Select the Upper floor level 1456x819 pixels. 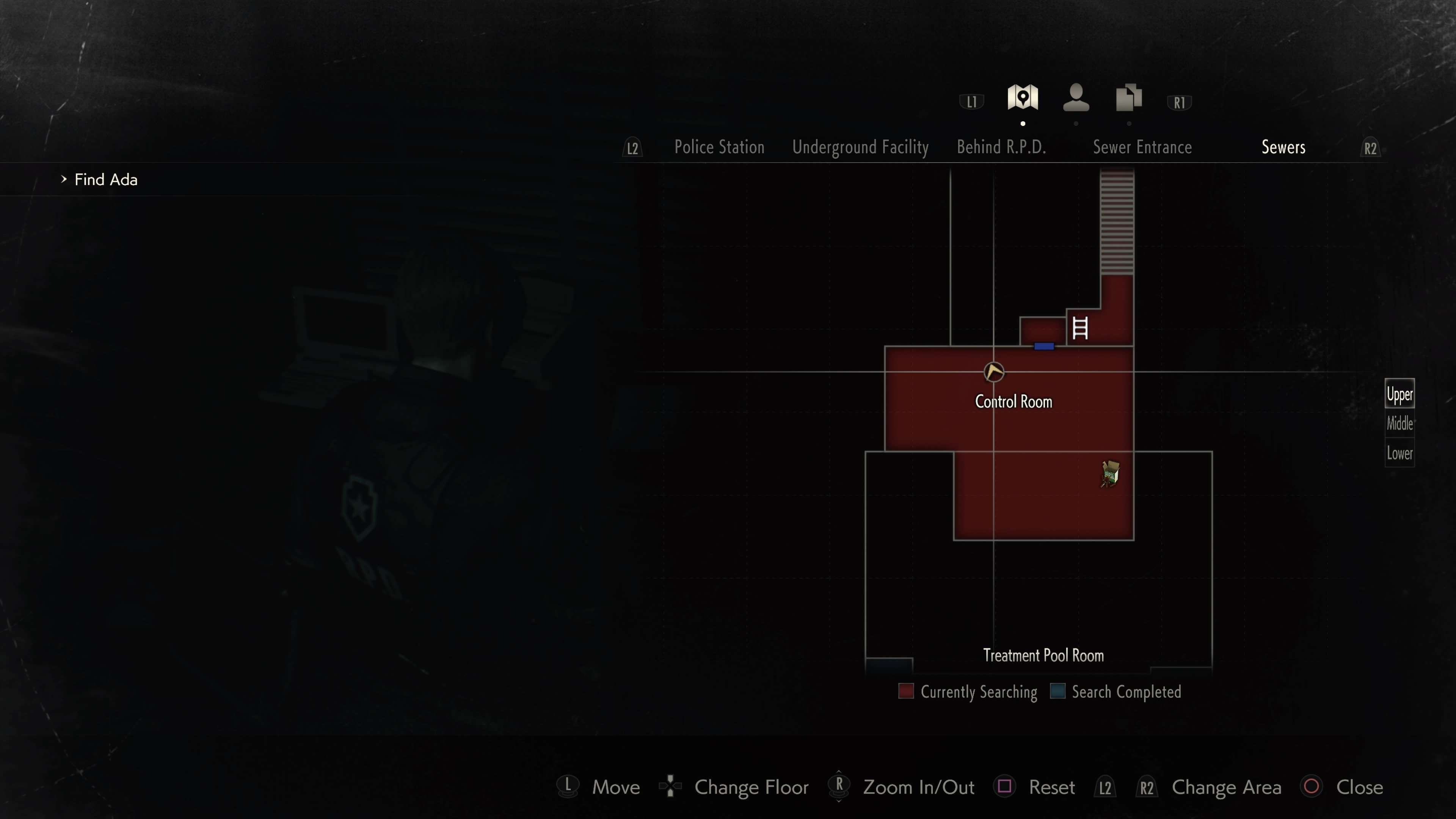coord(1400,394)
